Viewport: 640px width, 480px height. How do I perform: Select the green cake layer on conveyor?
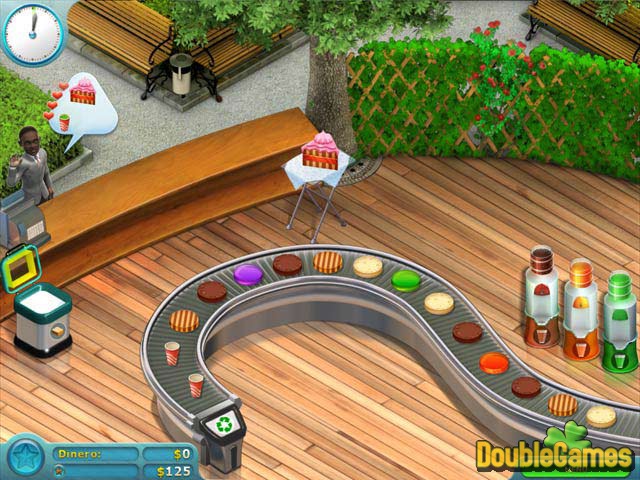[x=404, y=280]
